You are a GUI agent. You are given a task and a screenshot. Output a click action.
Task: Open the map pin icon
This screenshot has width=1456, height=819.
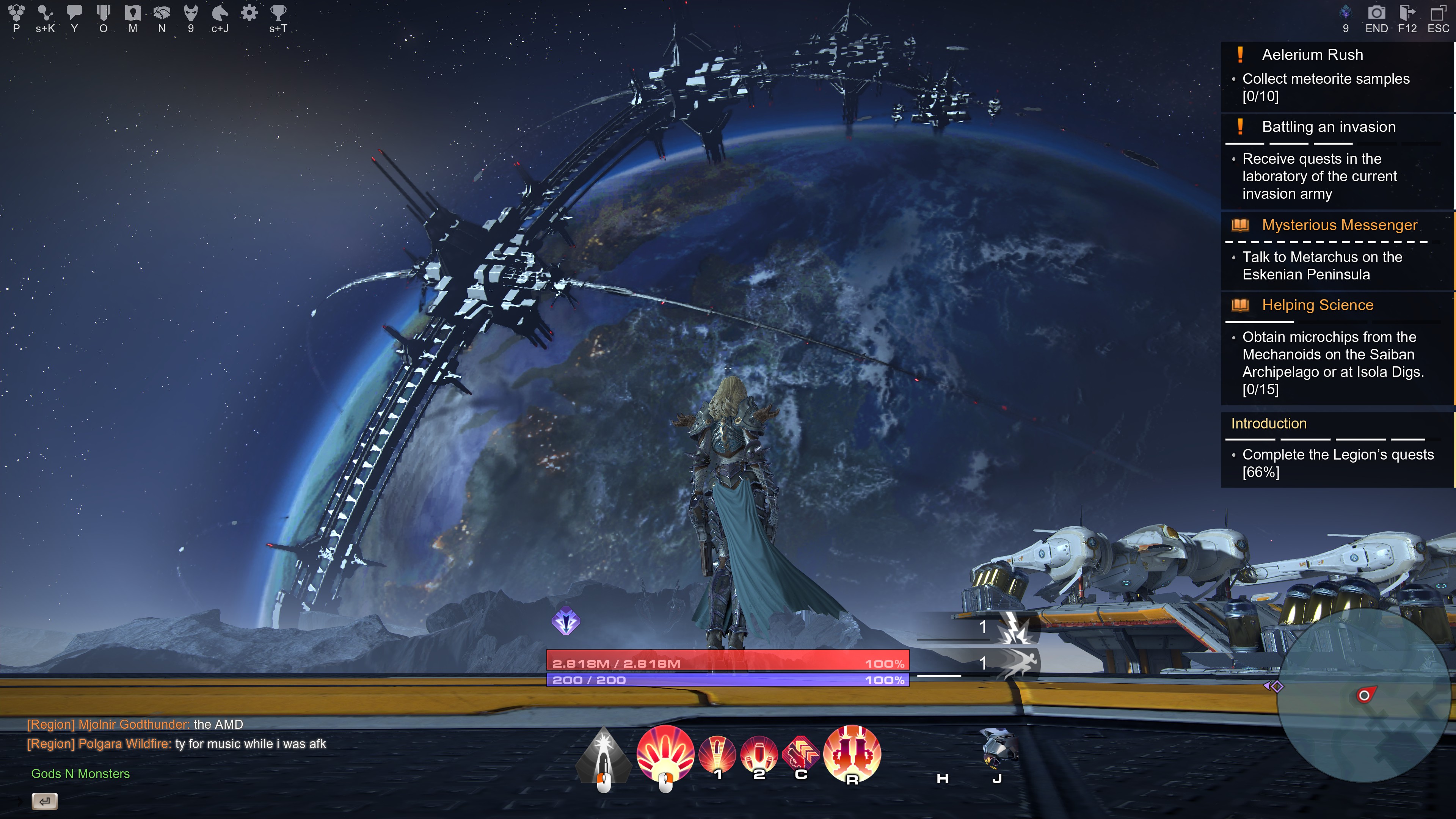pos(133,13)
